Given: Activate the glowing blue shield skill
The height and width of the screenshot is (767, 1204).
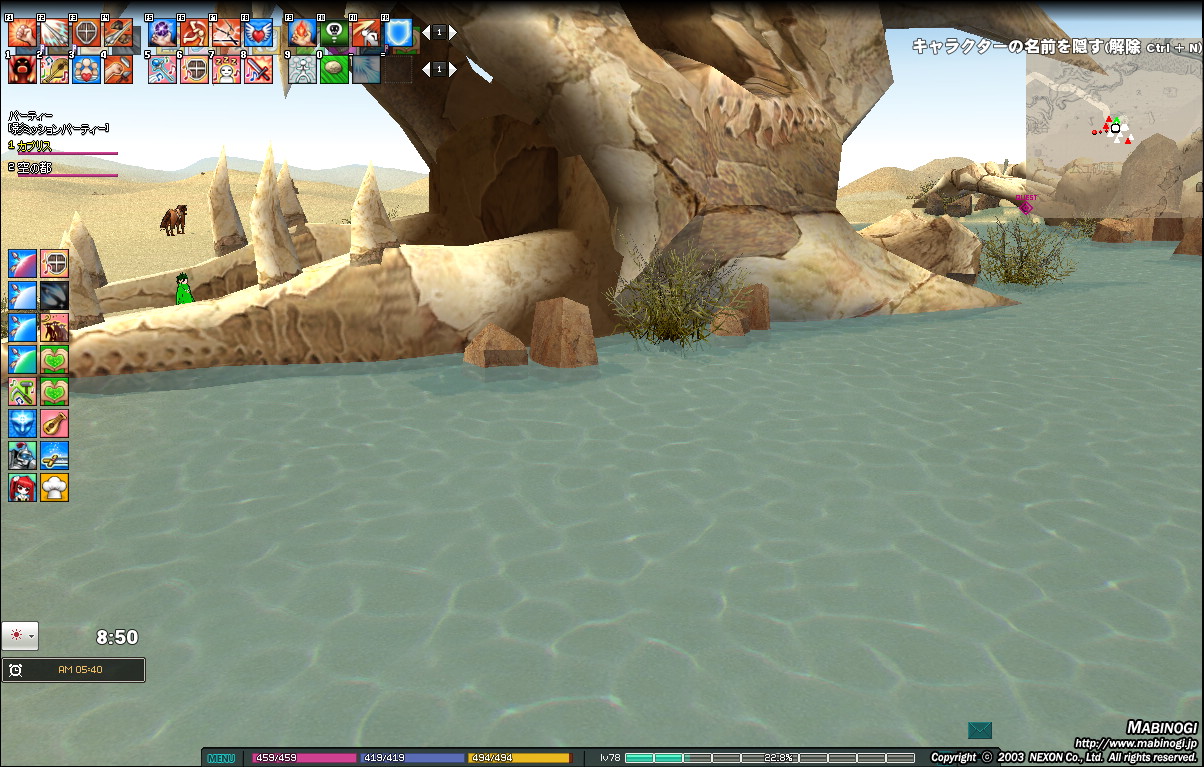Looking at the screenshot, I should [x=398, y=33].
